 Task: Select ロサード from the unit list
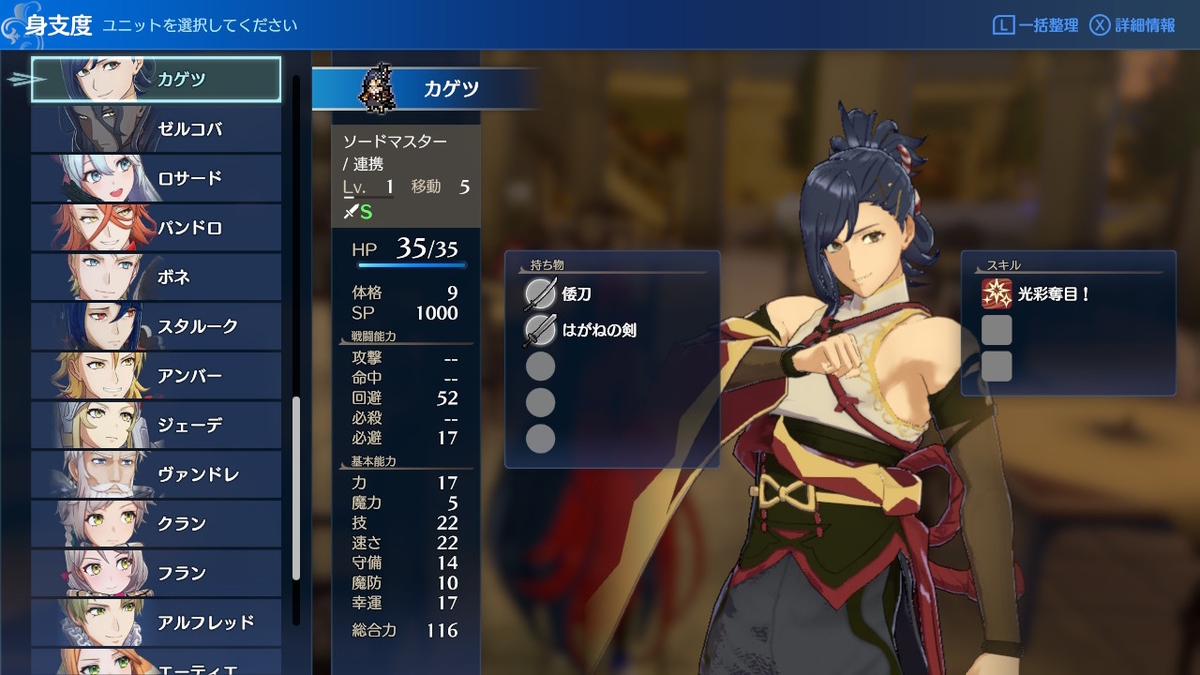click(156, 178)
